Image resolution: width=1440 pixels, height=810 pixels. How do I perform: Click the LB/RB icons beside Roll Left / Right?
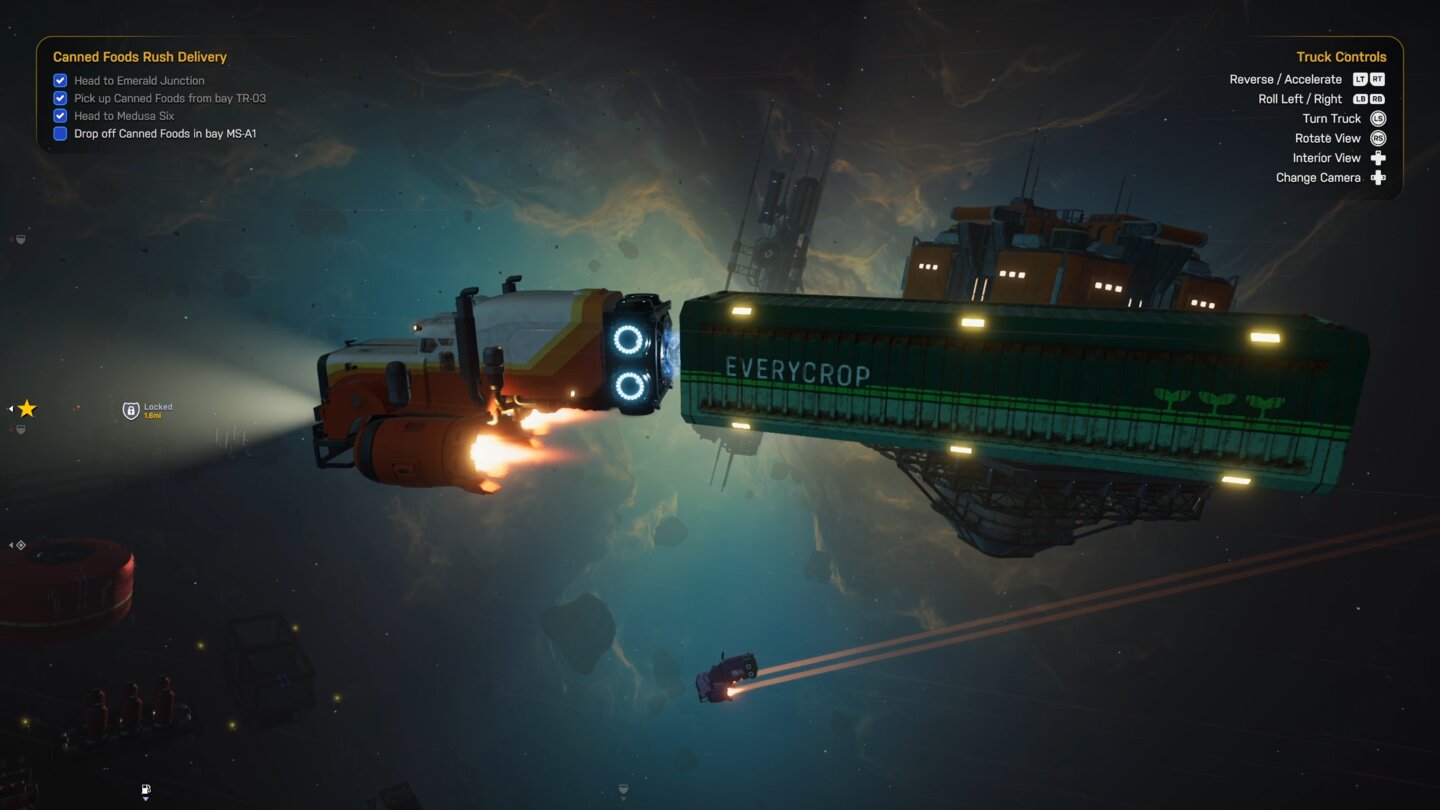[x=1368, y=98]
